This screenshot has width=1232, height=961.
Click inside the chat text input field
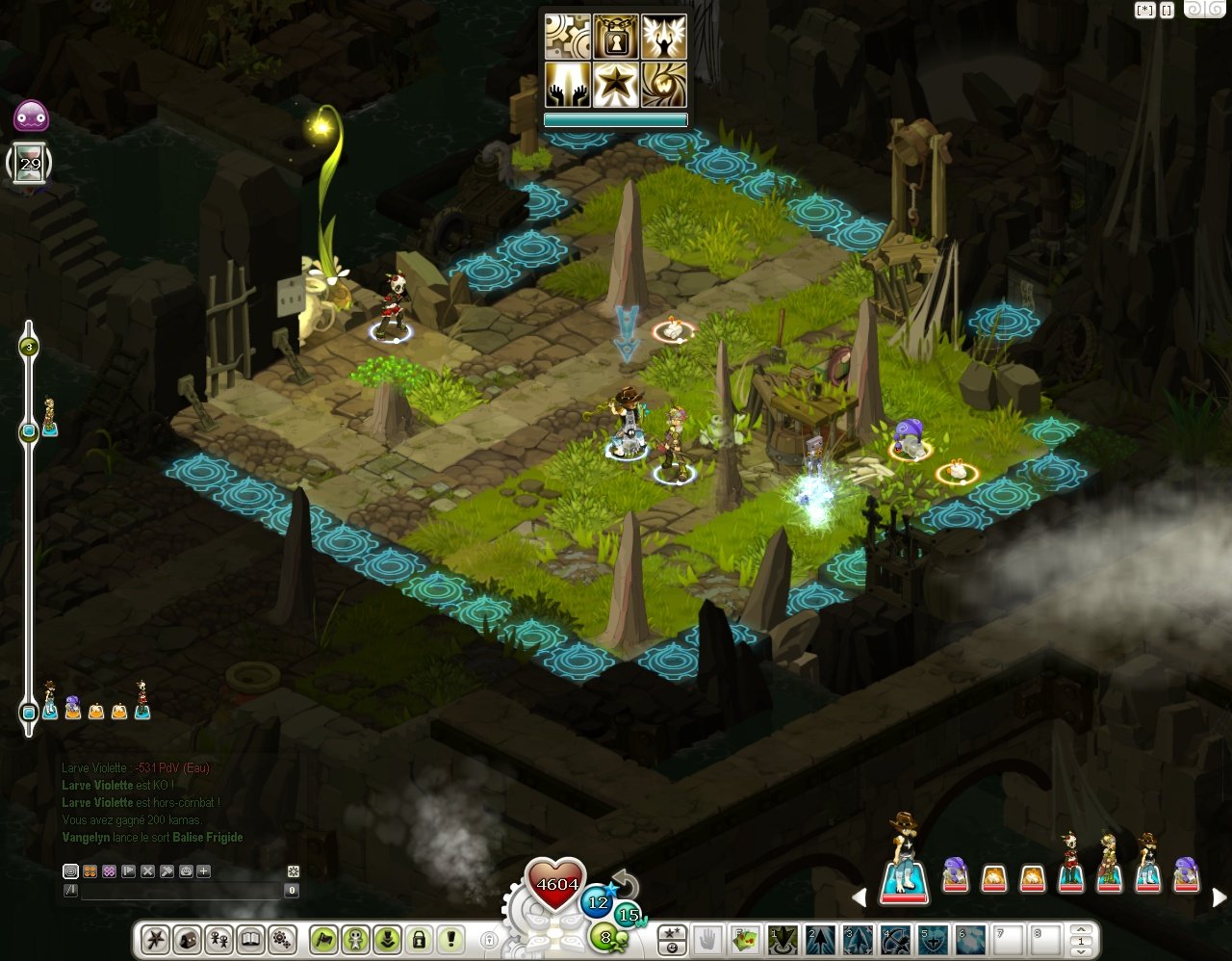(x=183, y=889)
